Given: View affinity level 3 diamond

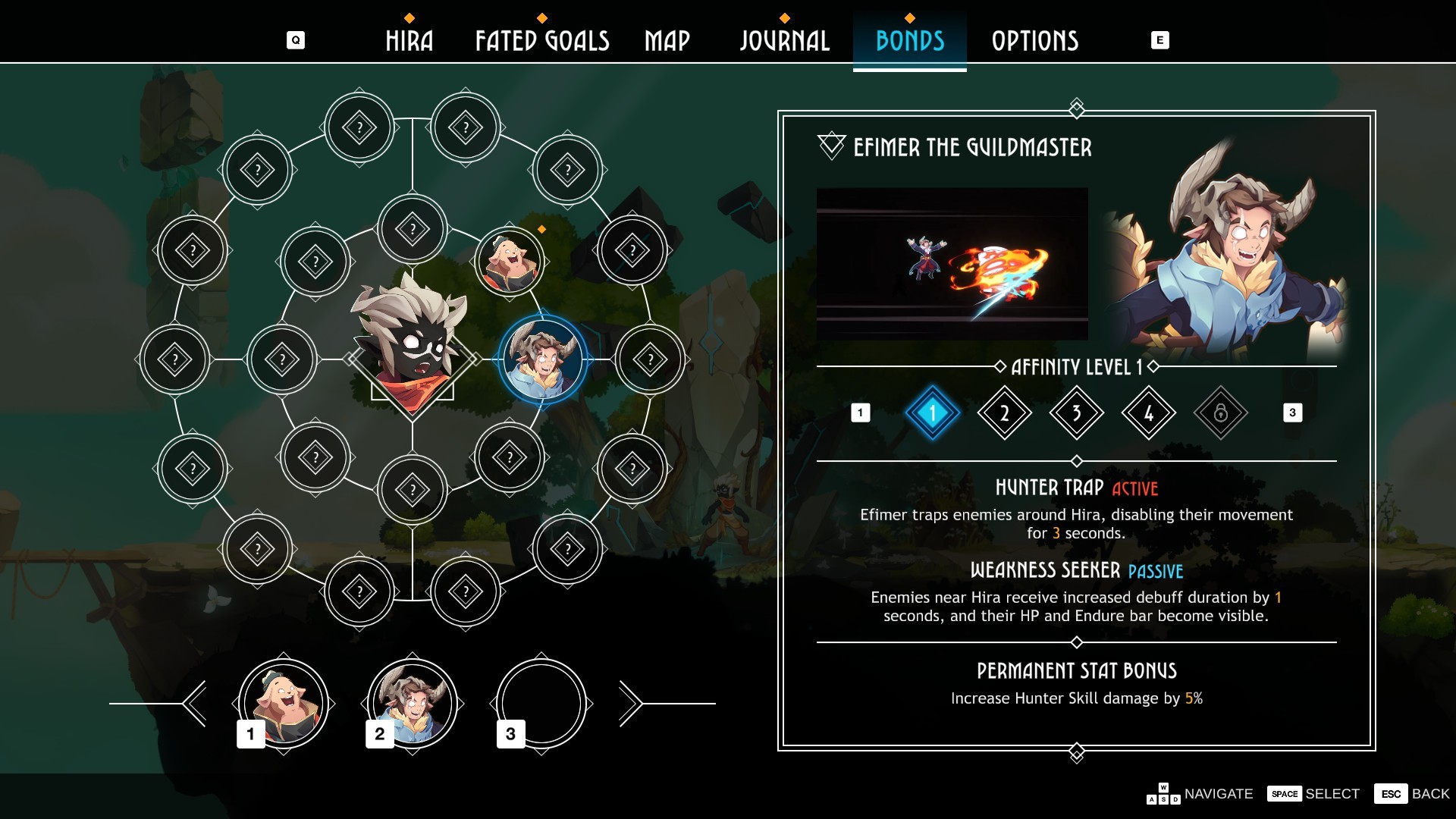Looking at the screenshot, I should pos(1076,413).
